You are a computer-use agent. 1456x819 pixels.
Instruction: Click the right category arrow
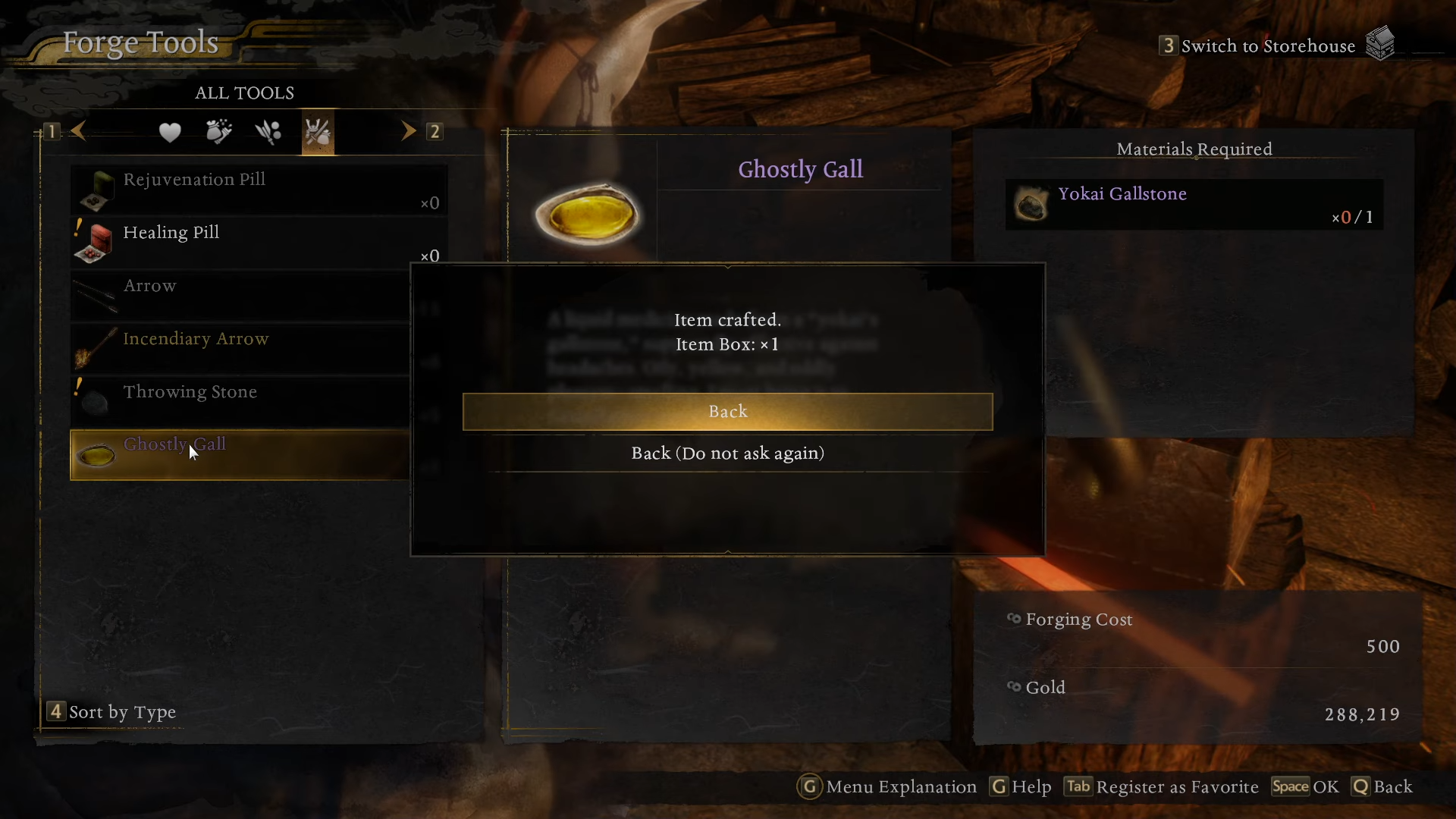(409, 131)
